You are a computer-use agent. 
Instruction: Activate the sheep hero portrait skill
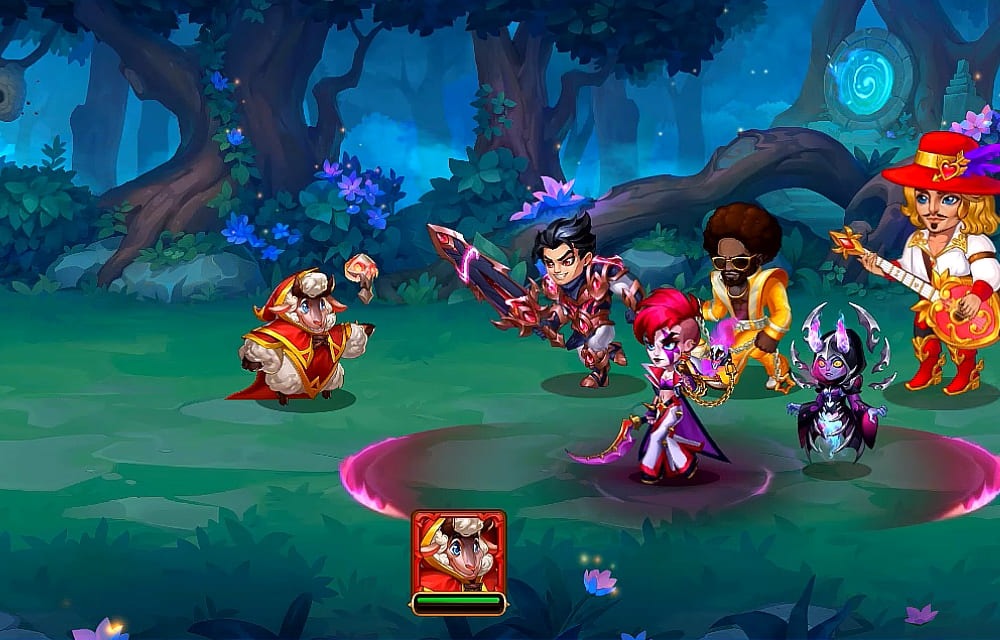(x=458, y=552)
